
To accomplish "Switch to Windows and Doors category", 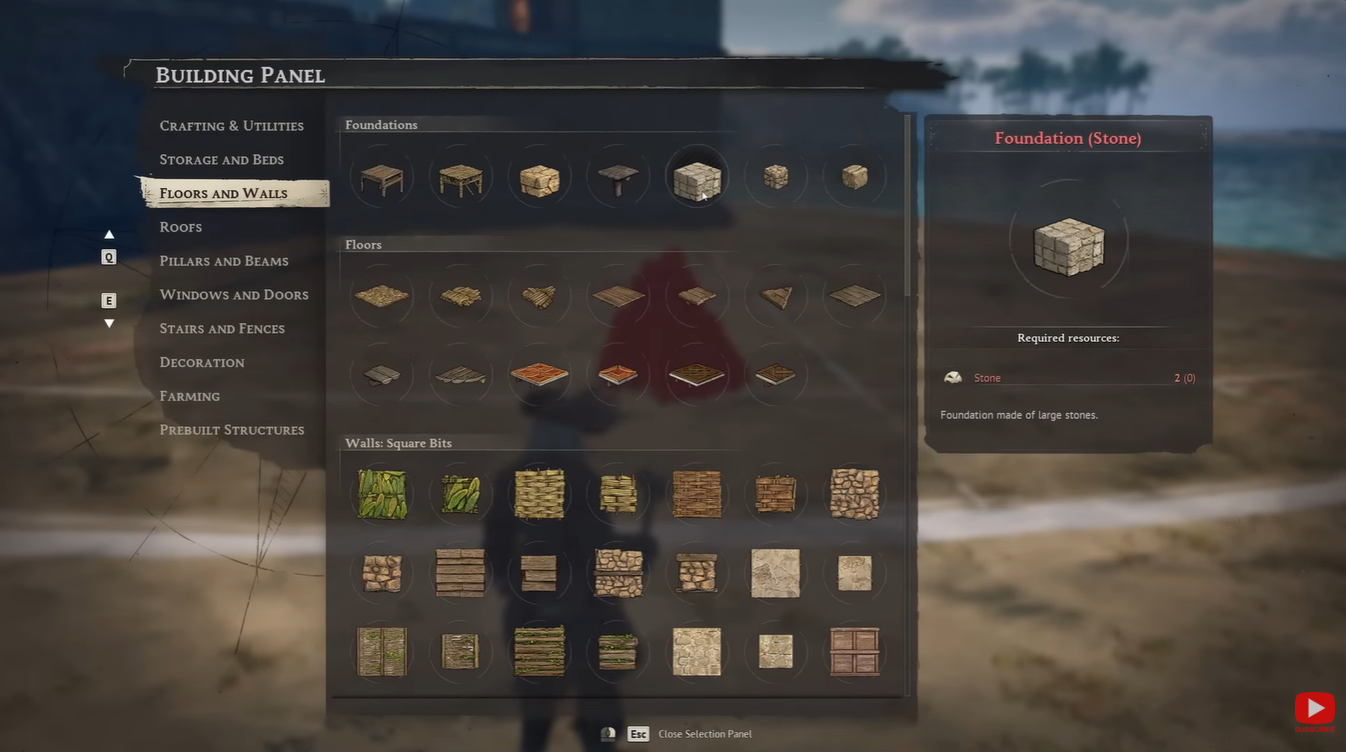I will click(x=233, y=294).
